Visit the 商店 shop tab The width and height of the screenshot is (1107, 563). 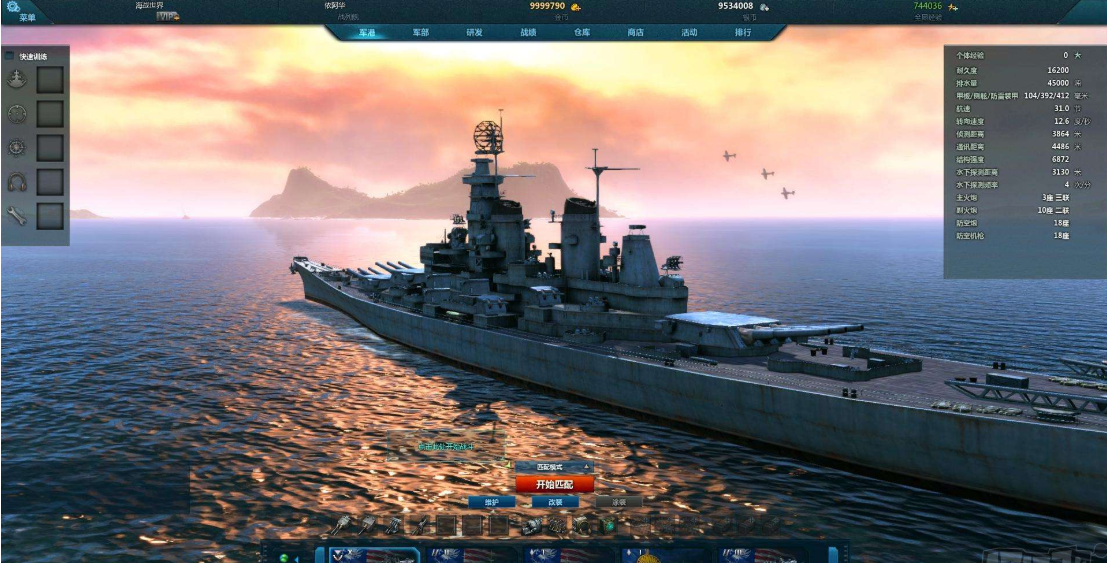pos(635,32)
